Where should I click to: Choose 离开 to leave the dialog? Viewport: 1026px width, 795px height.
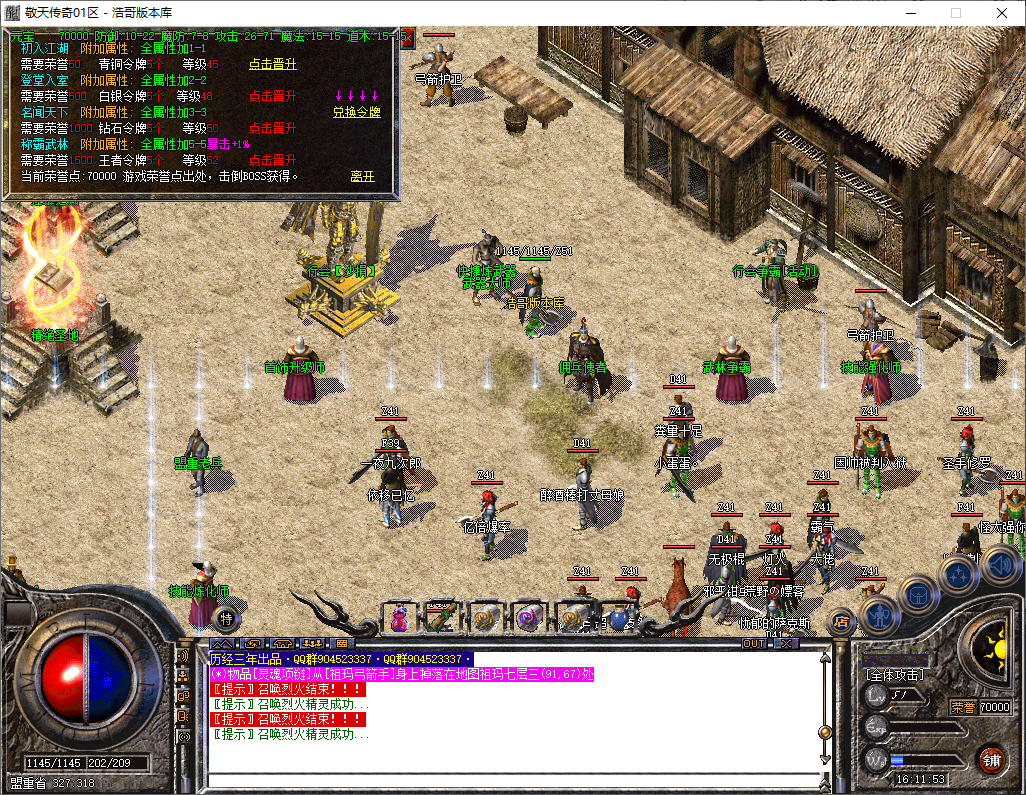coord(362,176)
